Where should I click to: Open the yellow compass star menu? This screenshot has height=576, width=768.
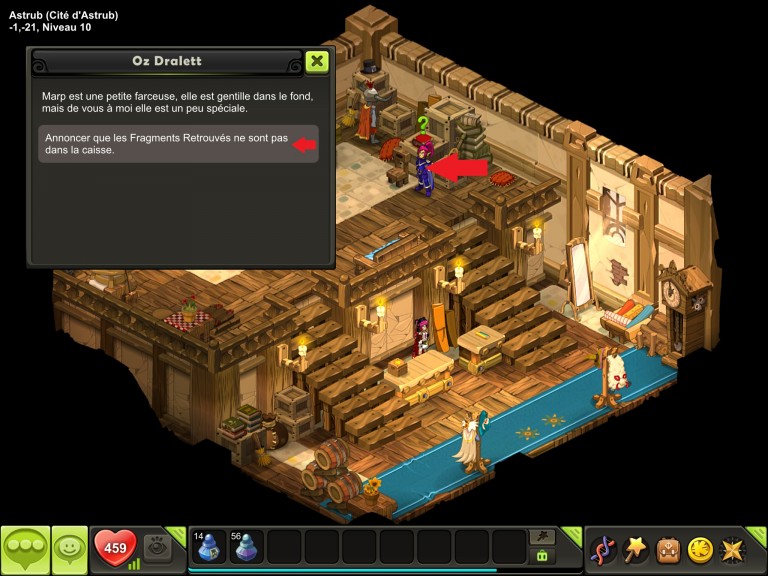(x=733, y=549)
